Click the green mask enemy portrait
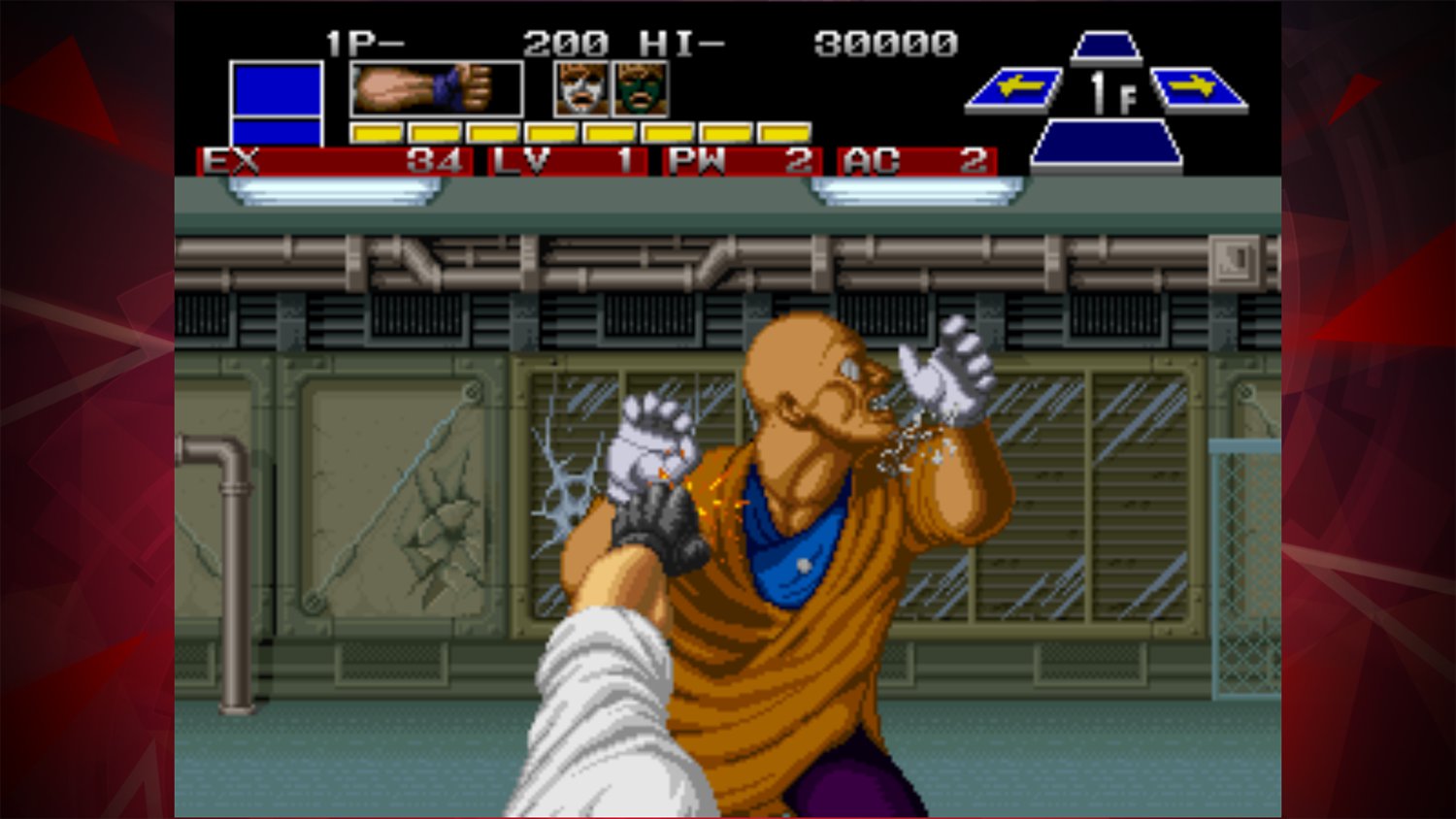Viewport: 1456px width, 819px height. coord(639,89)
